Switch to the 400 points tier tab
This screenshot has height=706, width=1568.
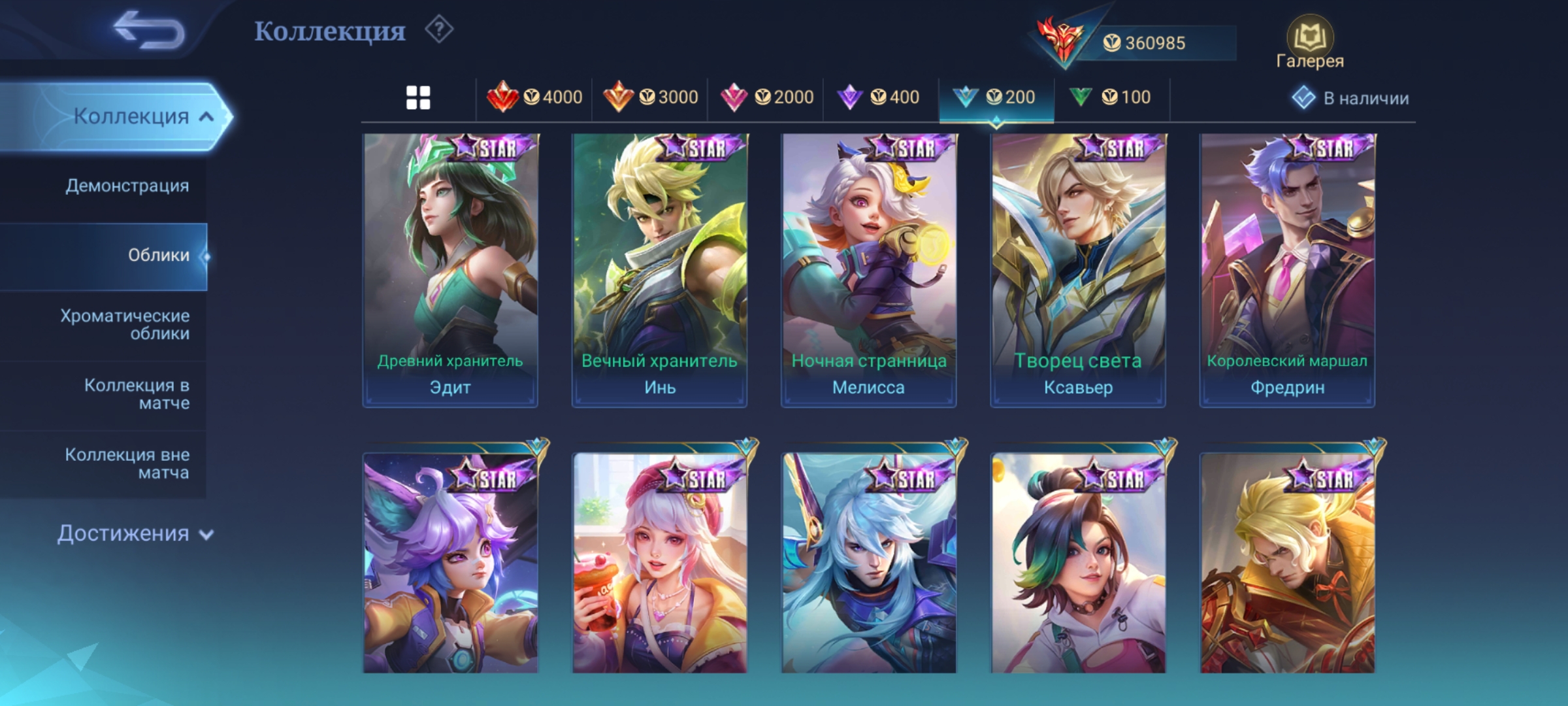point(879,98)
